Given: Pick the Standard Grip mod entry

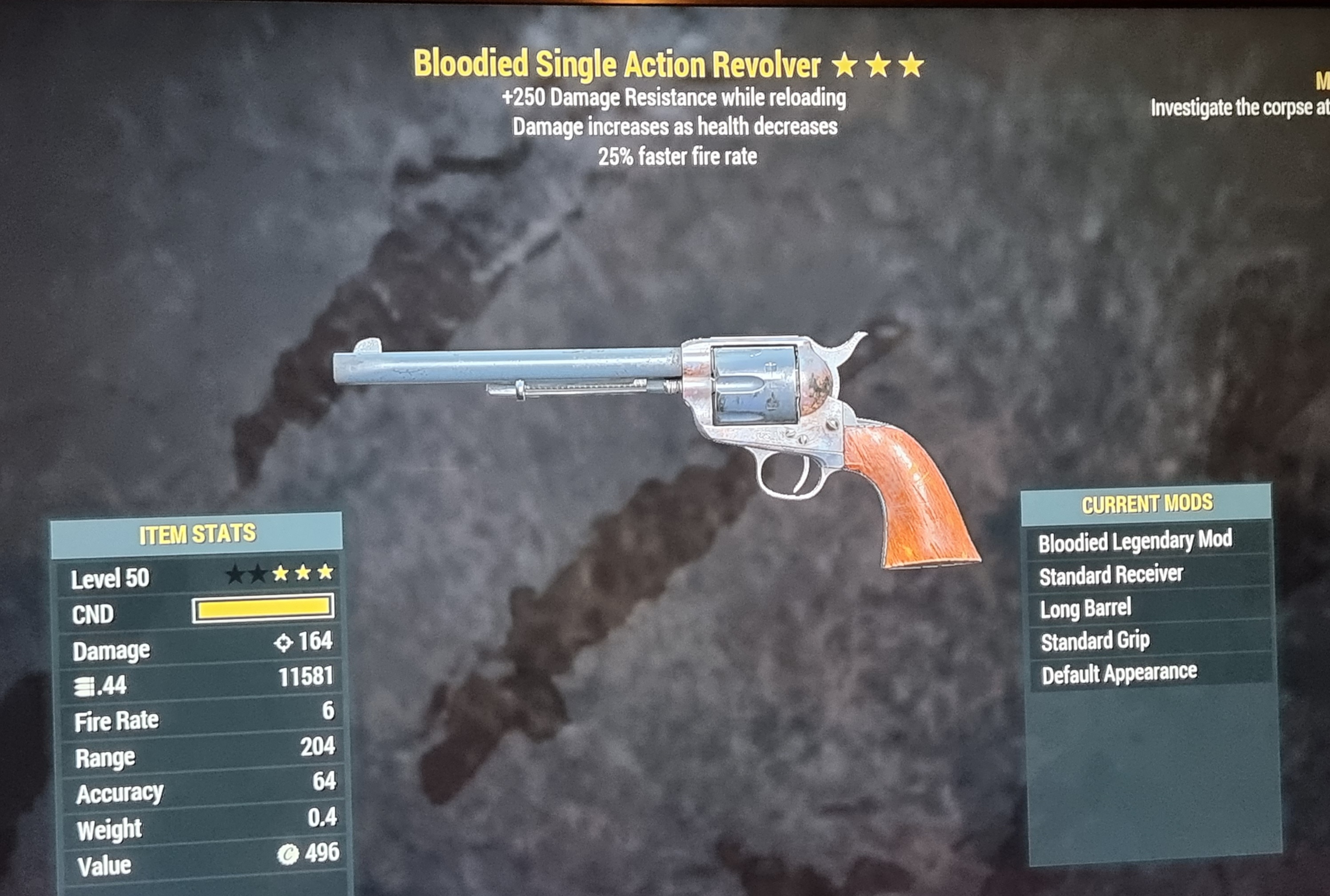Looking at the screenshot, I should [1095, 641].
